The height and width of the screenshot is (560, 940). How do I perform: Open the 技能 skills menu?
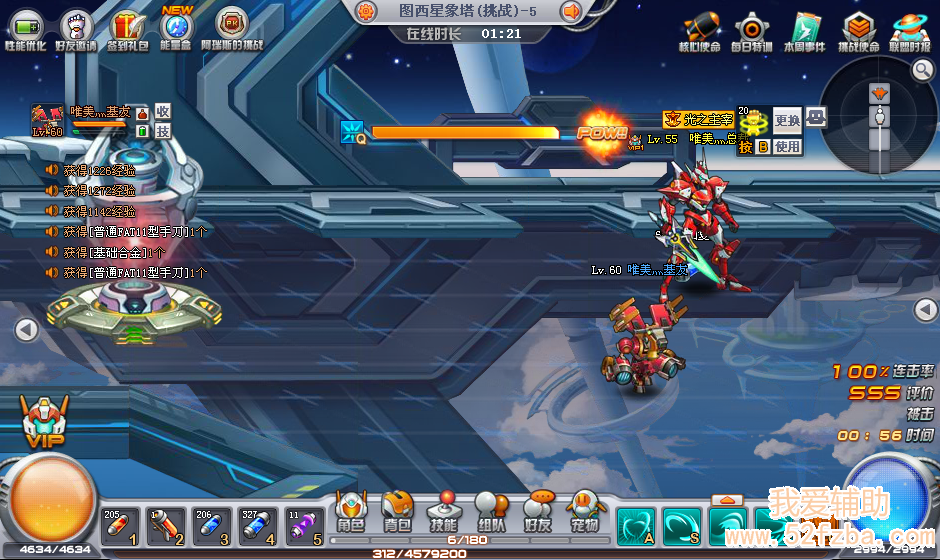tap(443, 512)
